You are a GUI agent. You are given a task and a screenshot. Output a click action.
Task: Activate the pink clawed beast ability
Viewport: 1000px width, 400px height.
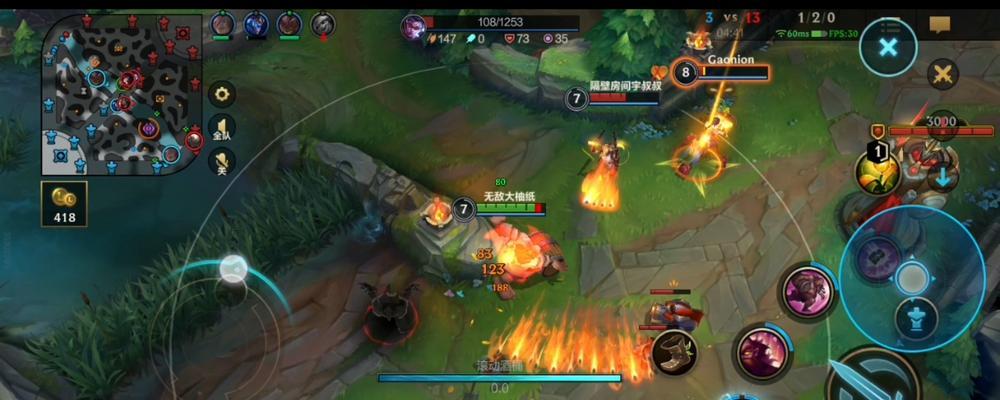click(763, 352)
